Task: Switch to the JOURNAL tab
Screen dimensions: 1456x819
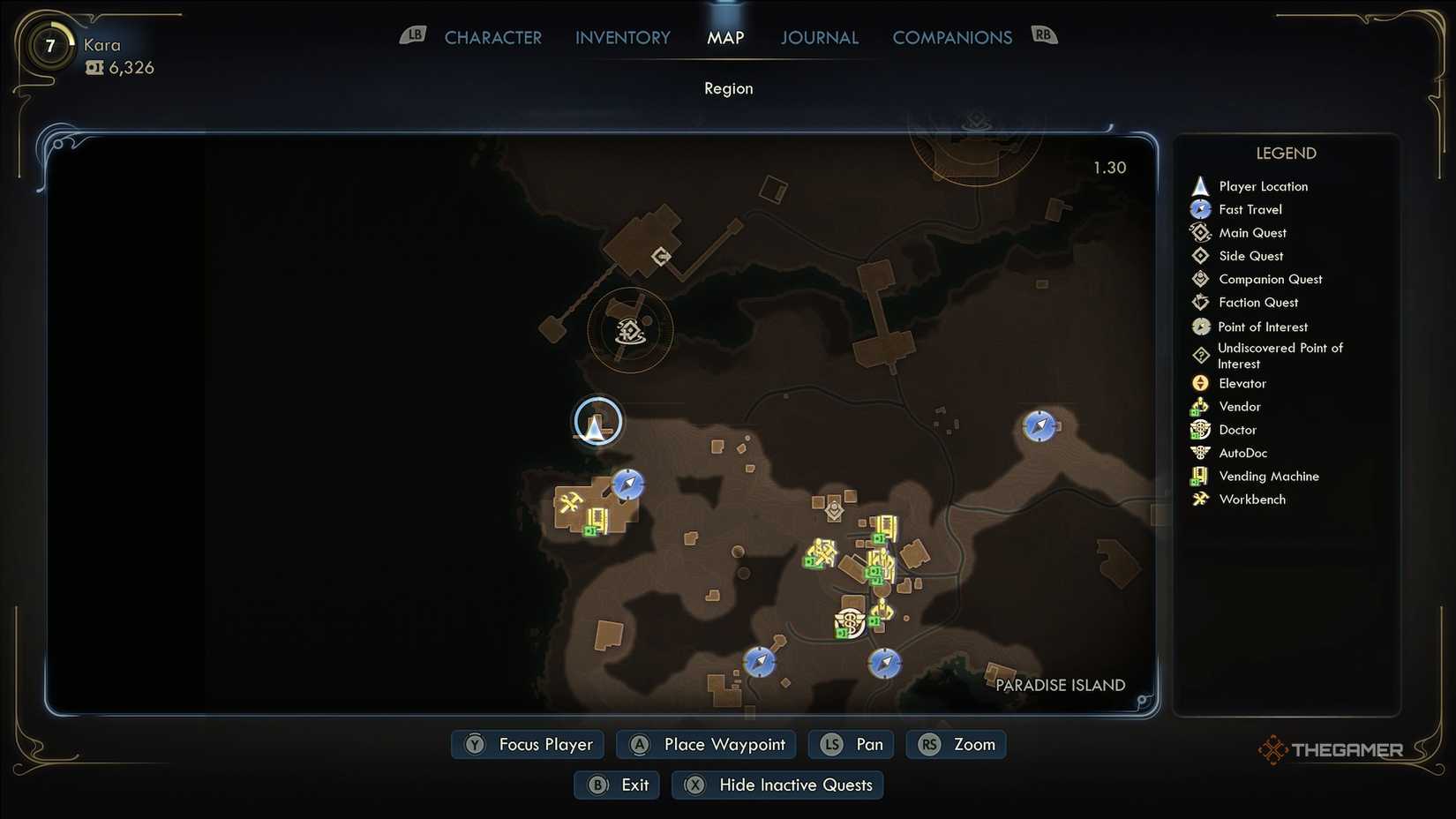Action: pyautogui.click(x=819, y=37)
